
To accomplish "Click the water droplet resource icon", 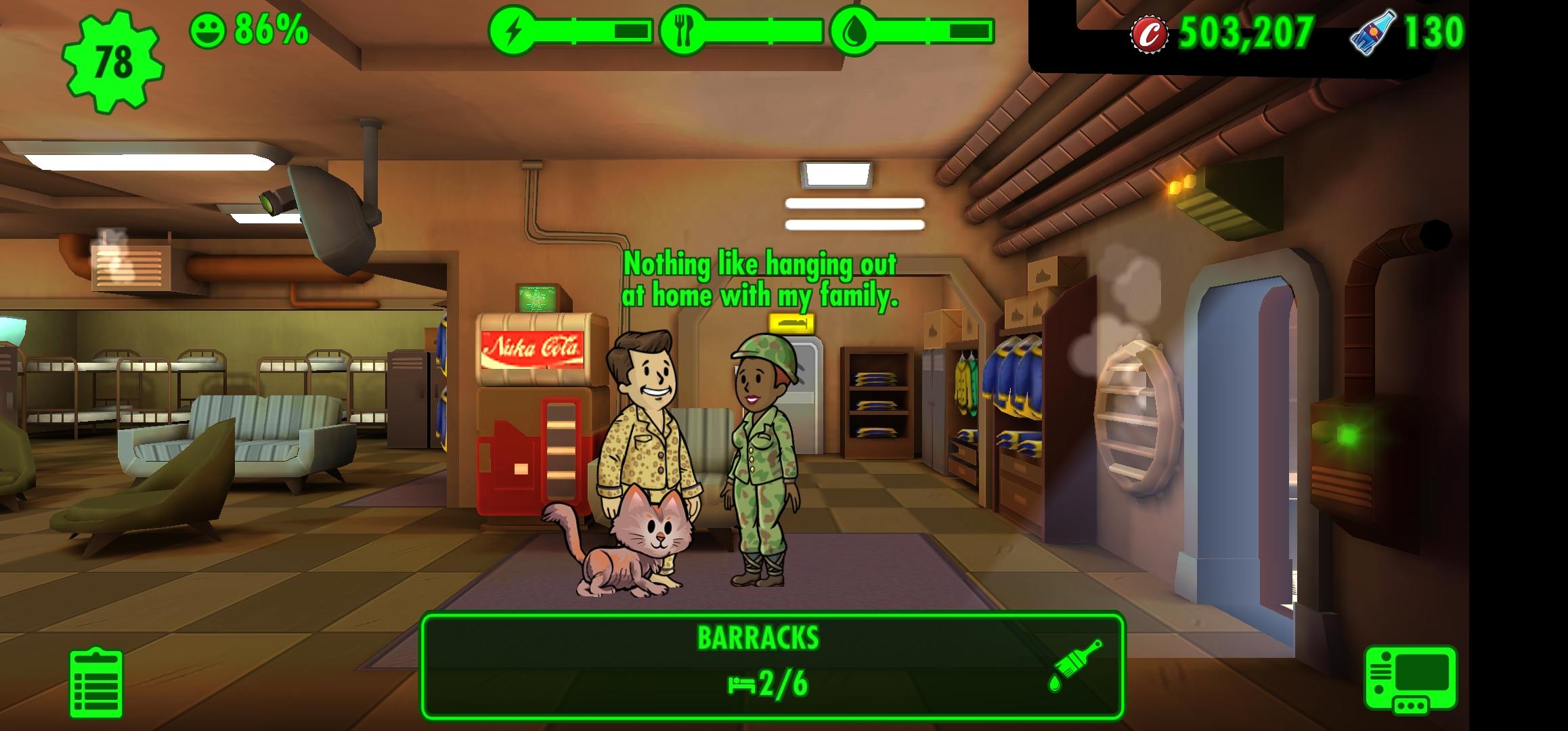I will [x=857, y=30].
